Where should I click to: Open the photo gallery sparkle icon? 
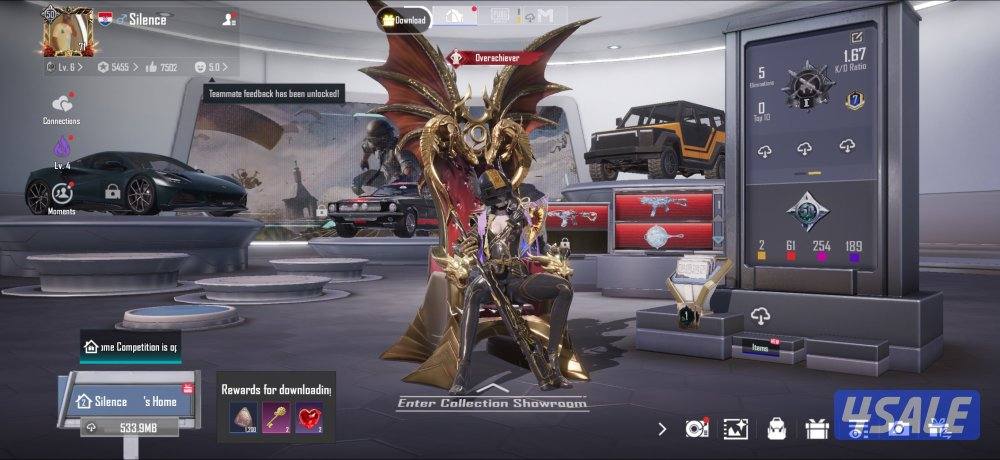(x=736, y=429)
